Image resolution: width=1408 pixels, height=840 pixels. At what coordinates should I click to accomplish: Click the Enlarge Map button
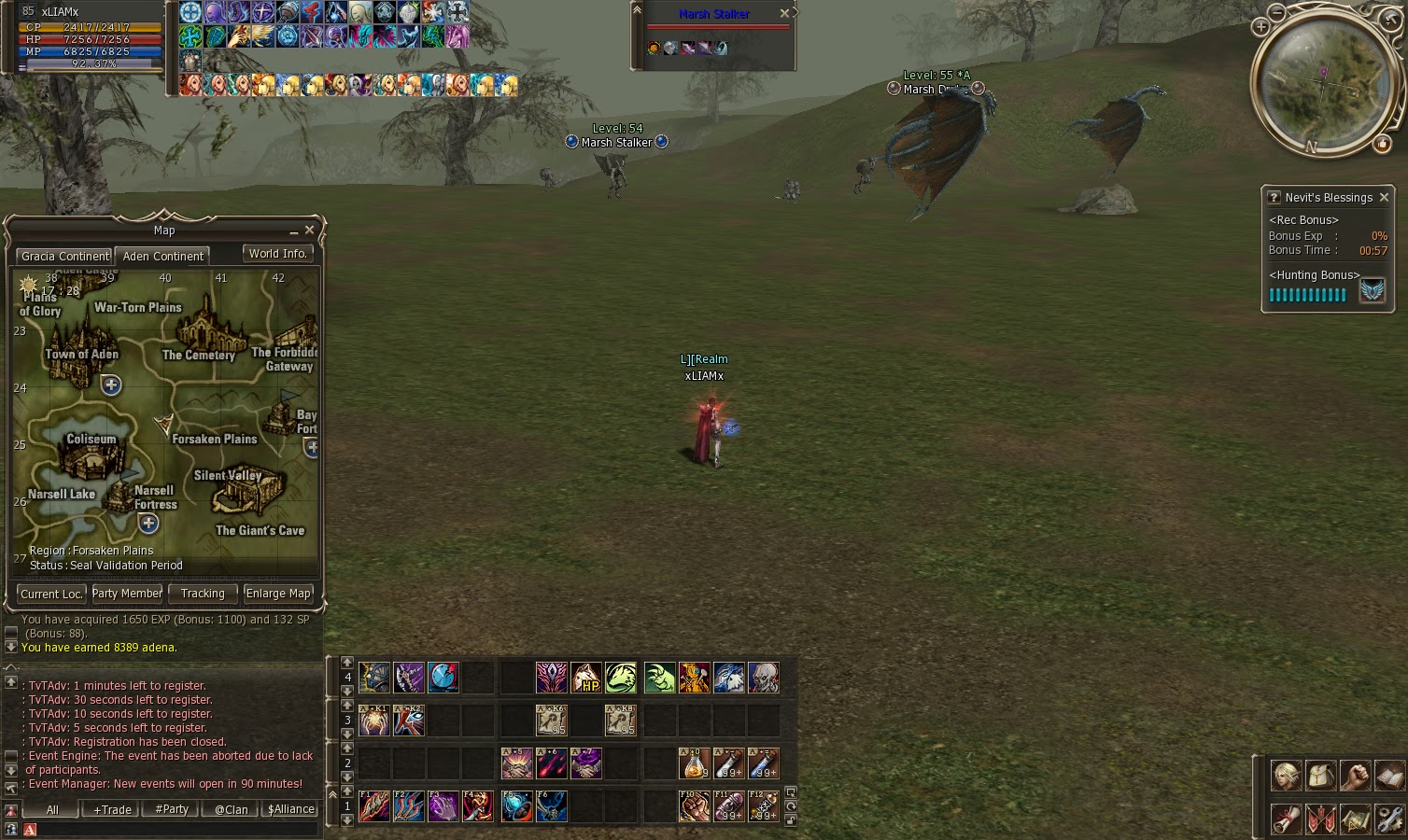pyautogui.click(x=278, y=594)
